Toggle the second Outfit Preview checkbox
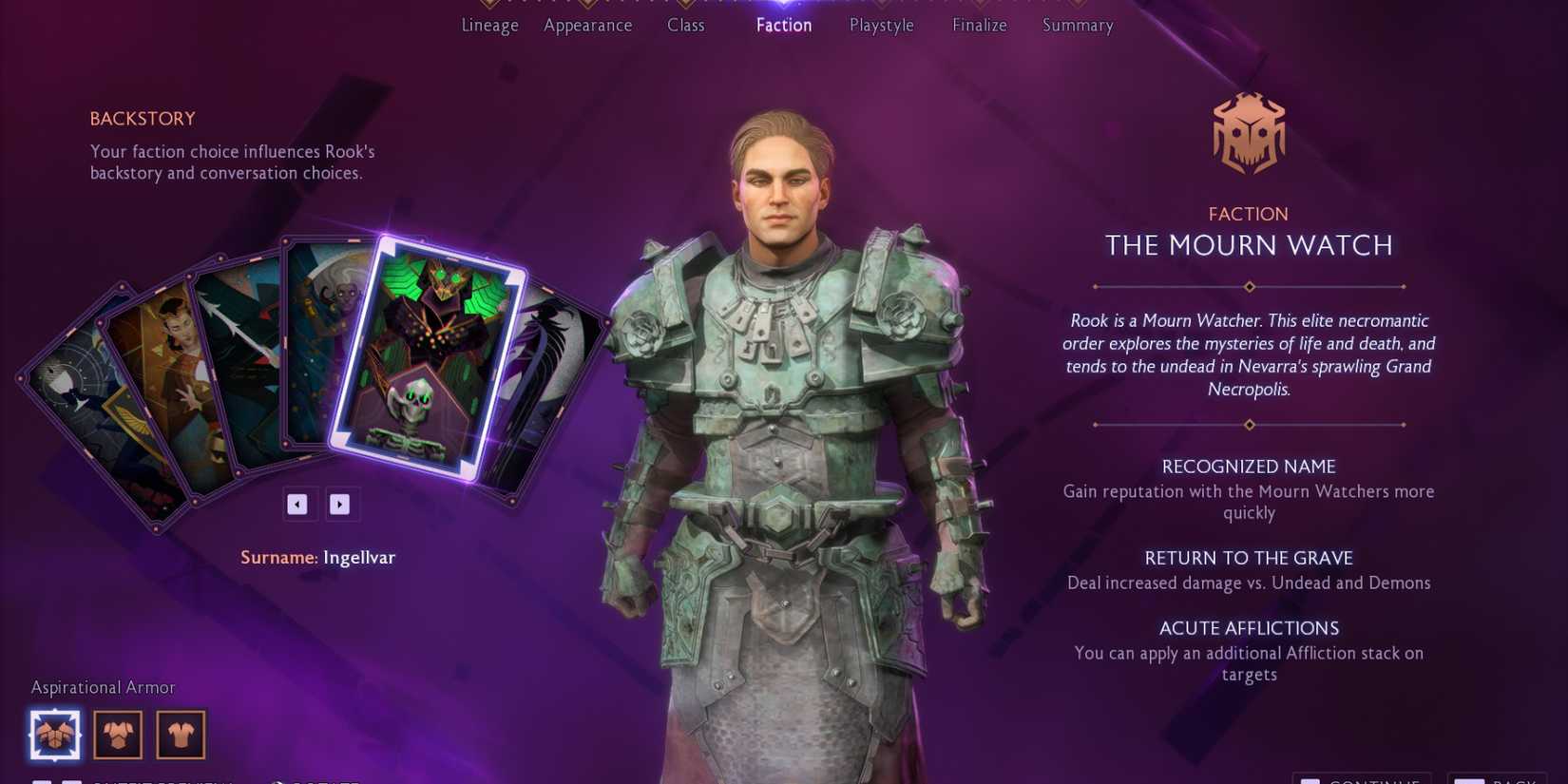This screenshot has height=784, width=1568. (x=73, y=781)
